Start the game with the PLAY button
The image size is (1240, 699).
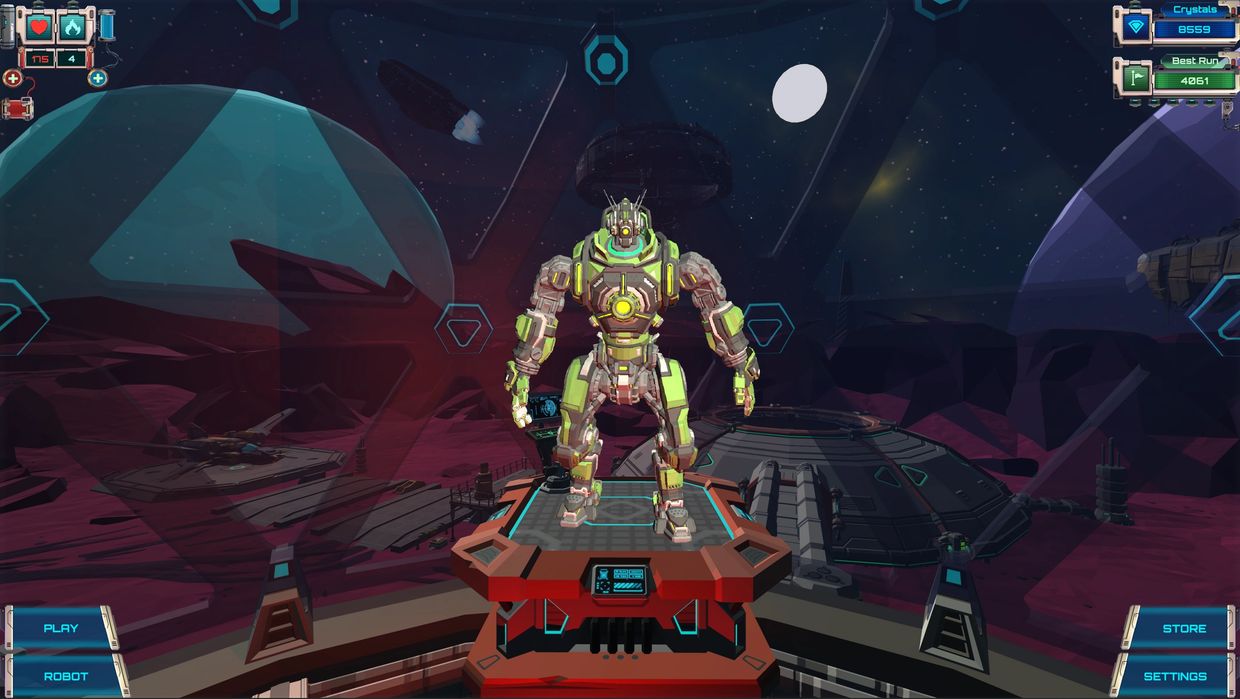click(x=61, y=629)
